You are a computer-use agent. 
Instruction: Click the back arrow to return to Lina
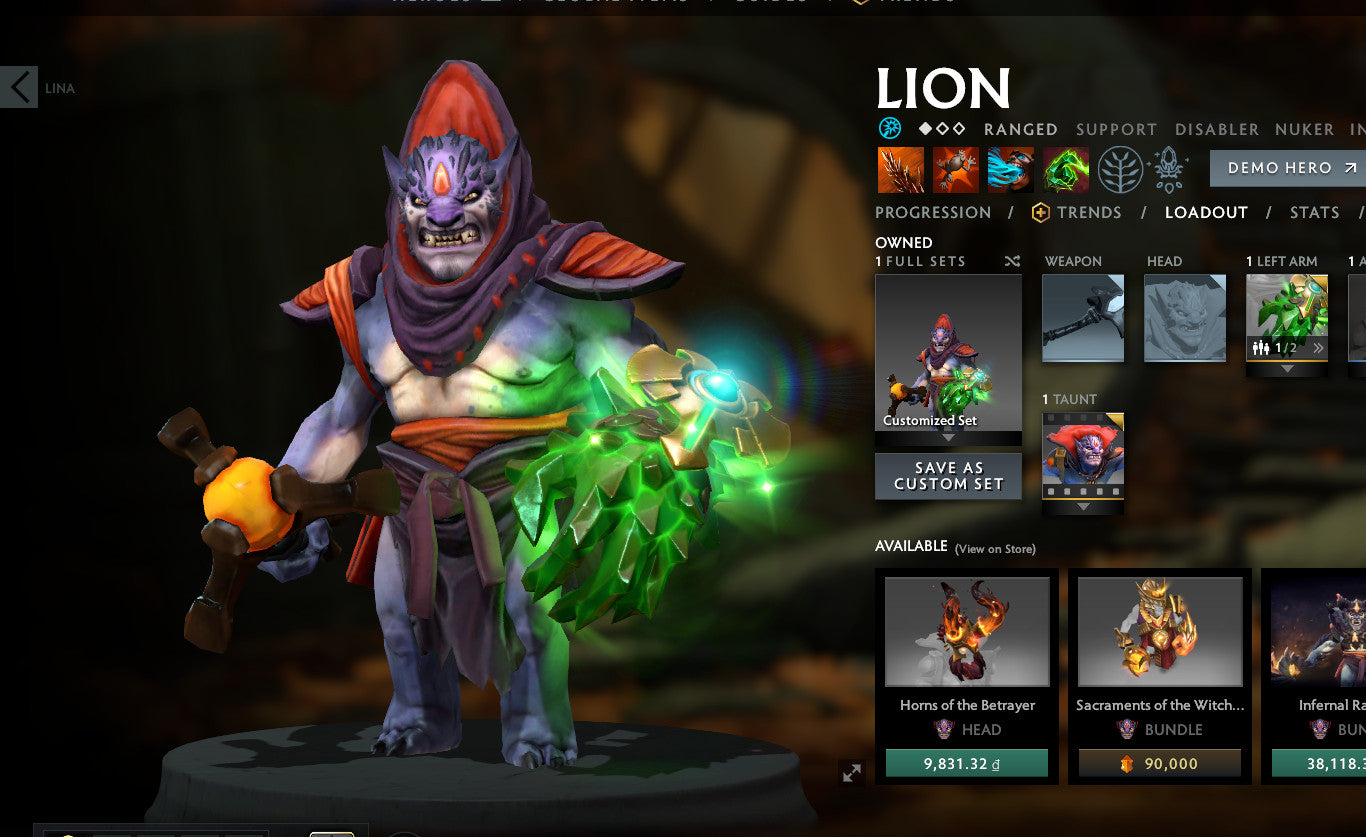pos(17,87)
